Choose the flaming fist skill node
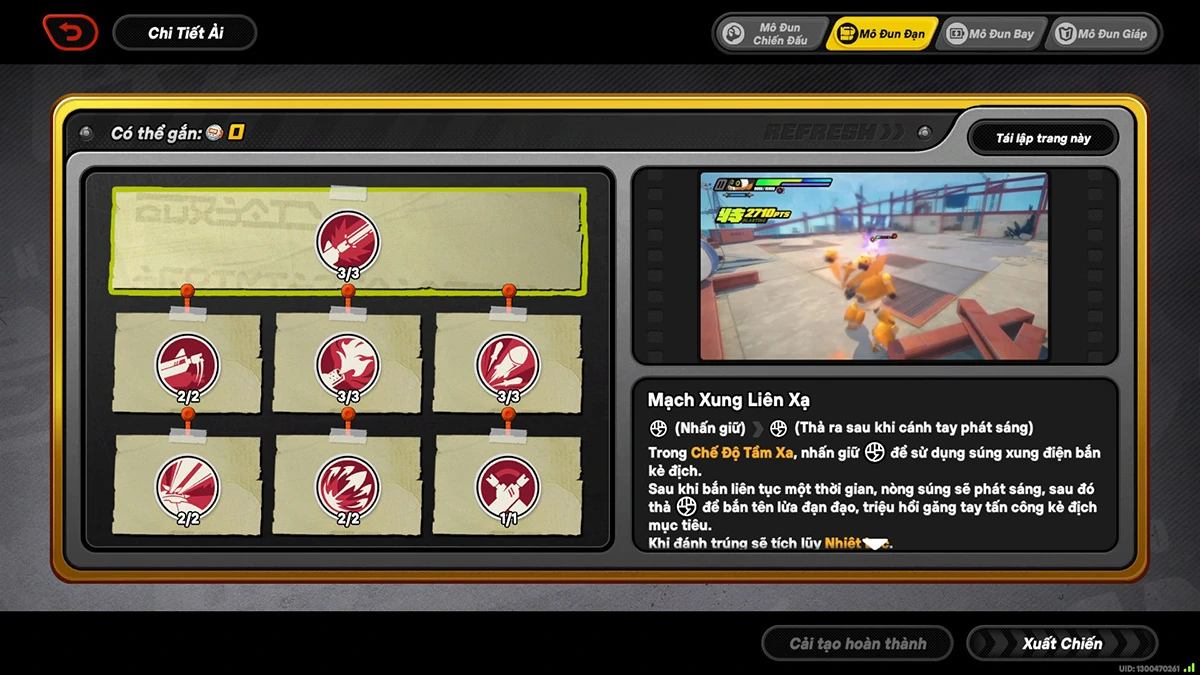Viewport: 1200px width, 675px height. [347, 364]
